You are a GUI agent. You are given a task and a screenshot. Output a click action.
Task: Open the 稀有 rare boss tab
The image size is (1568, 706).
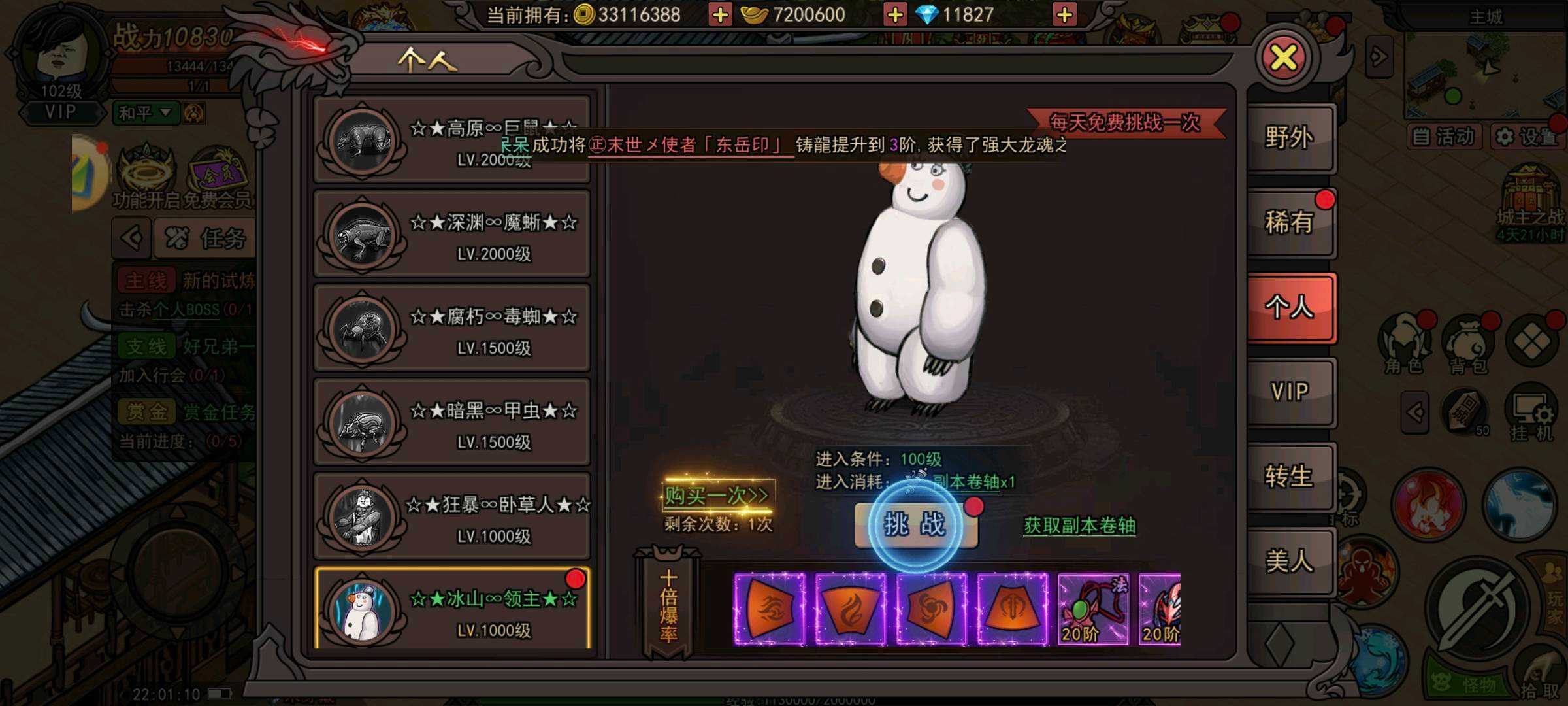(1289, 223)
